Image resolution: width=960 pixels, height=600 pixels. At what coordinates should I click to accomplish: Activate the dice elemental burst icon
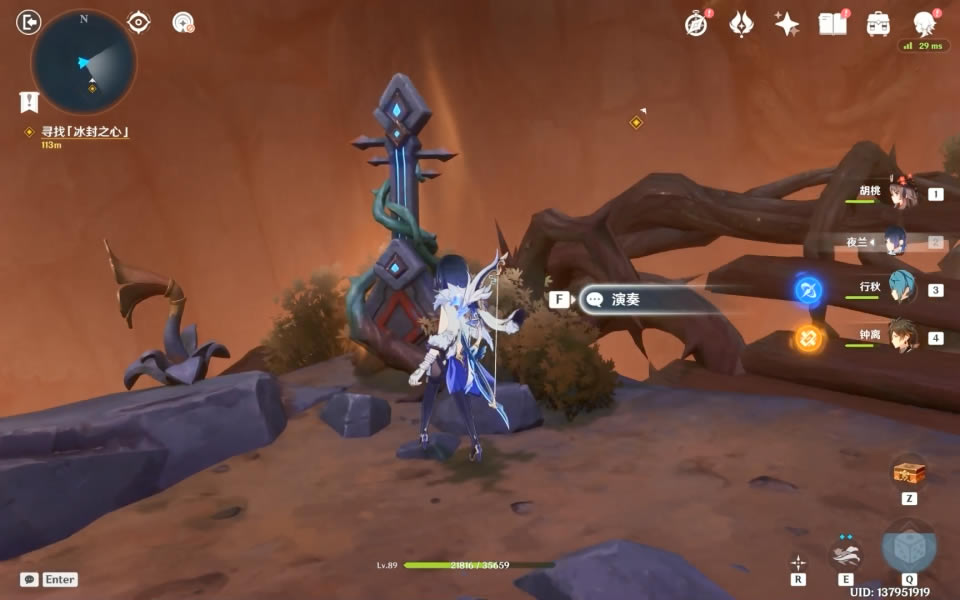(909, 548)
